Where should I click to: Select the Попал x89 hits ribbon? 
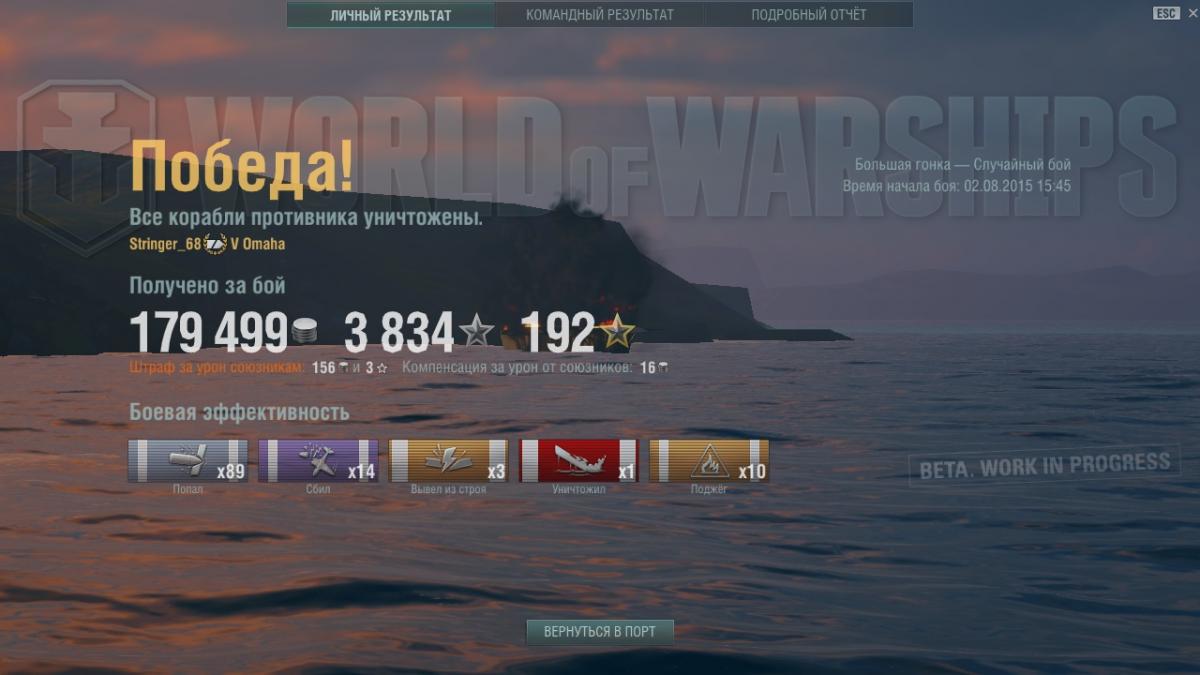tap(188, 461)
